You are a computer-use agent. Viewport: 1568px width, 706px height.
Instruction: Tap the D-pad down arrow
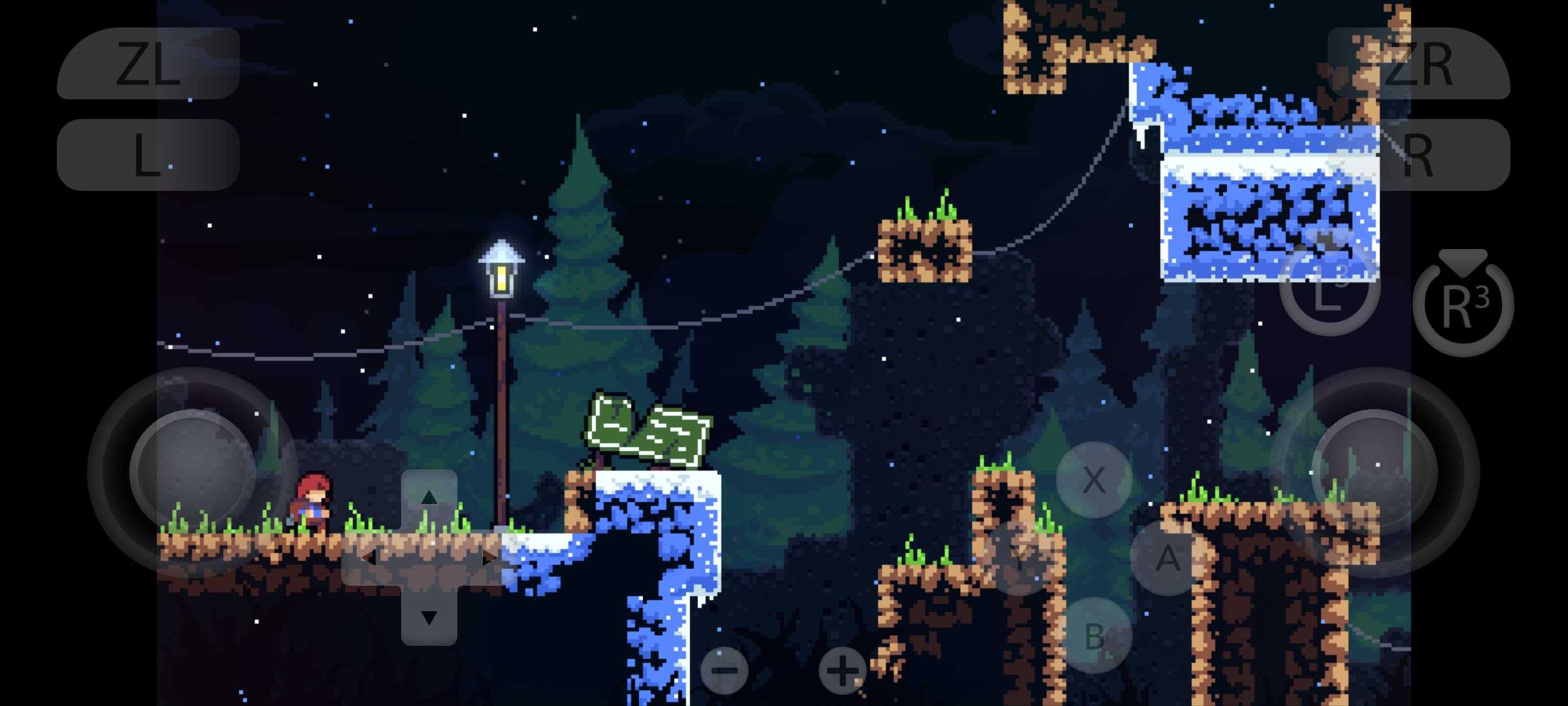point(429,617)
